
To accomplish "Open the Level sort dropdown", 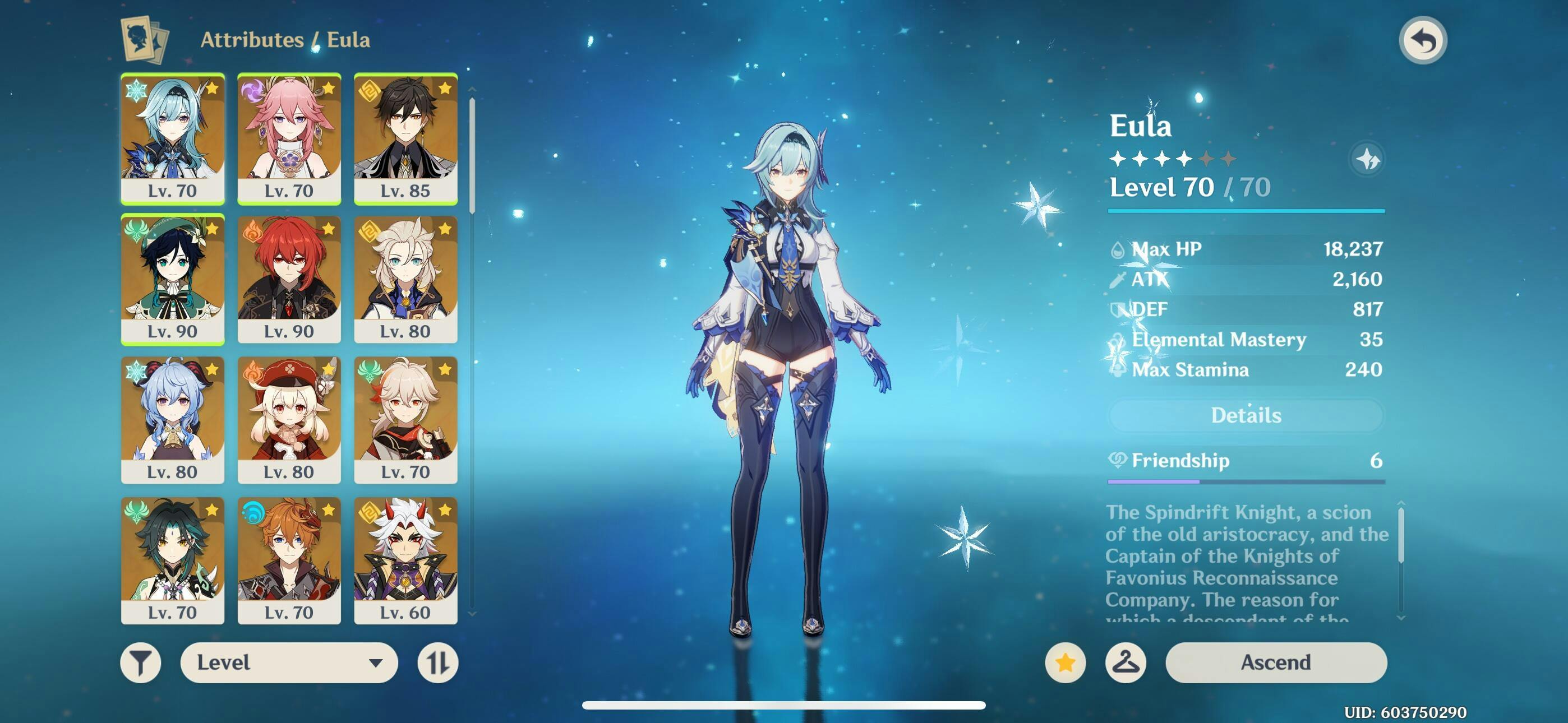I will tap(289, 662).
